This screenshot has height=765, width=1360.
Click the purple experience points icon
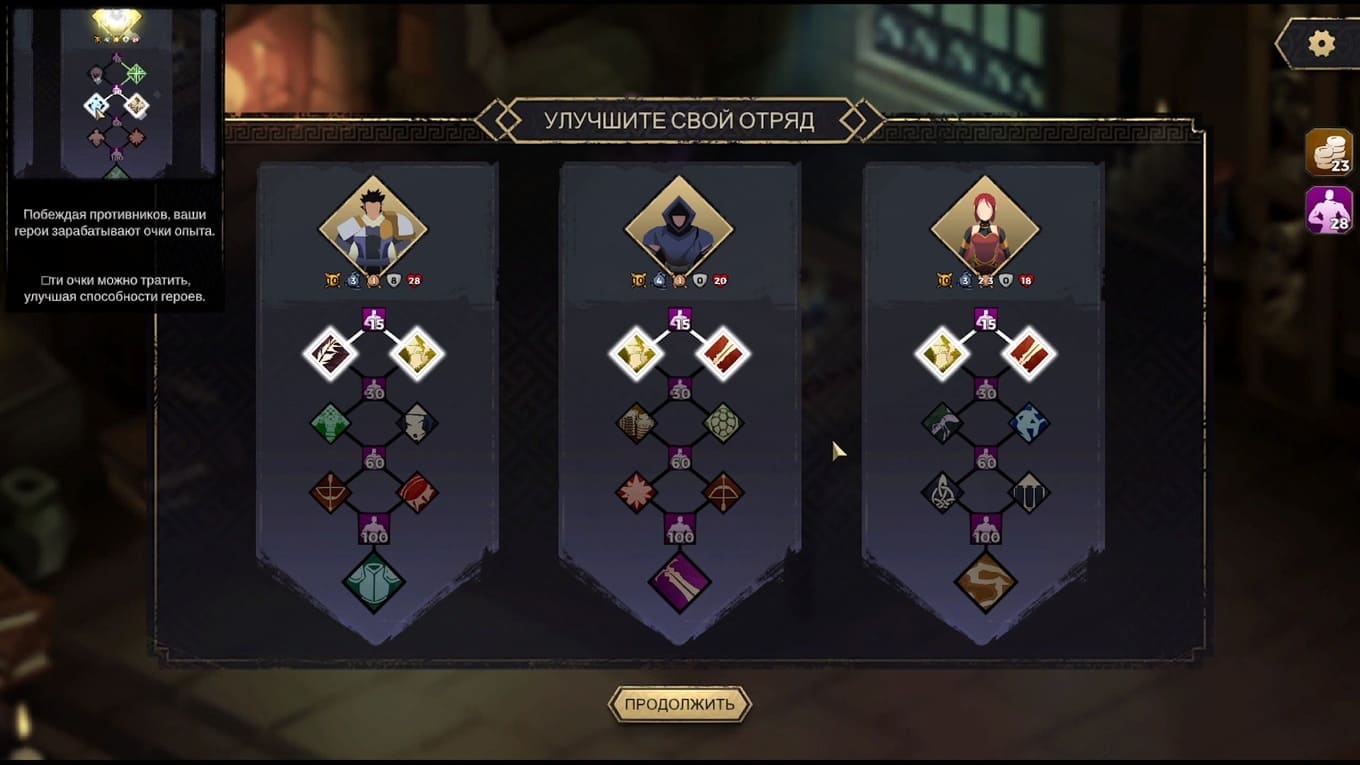1329,210
